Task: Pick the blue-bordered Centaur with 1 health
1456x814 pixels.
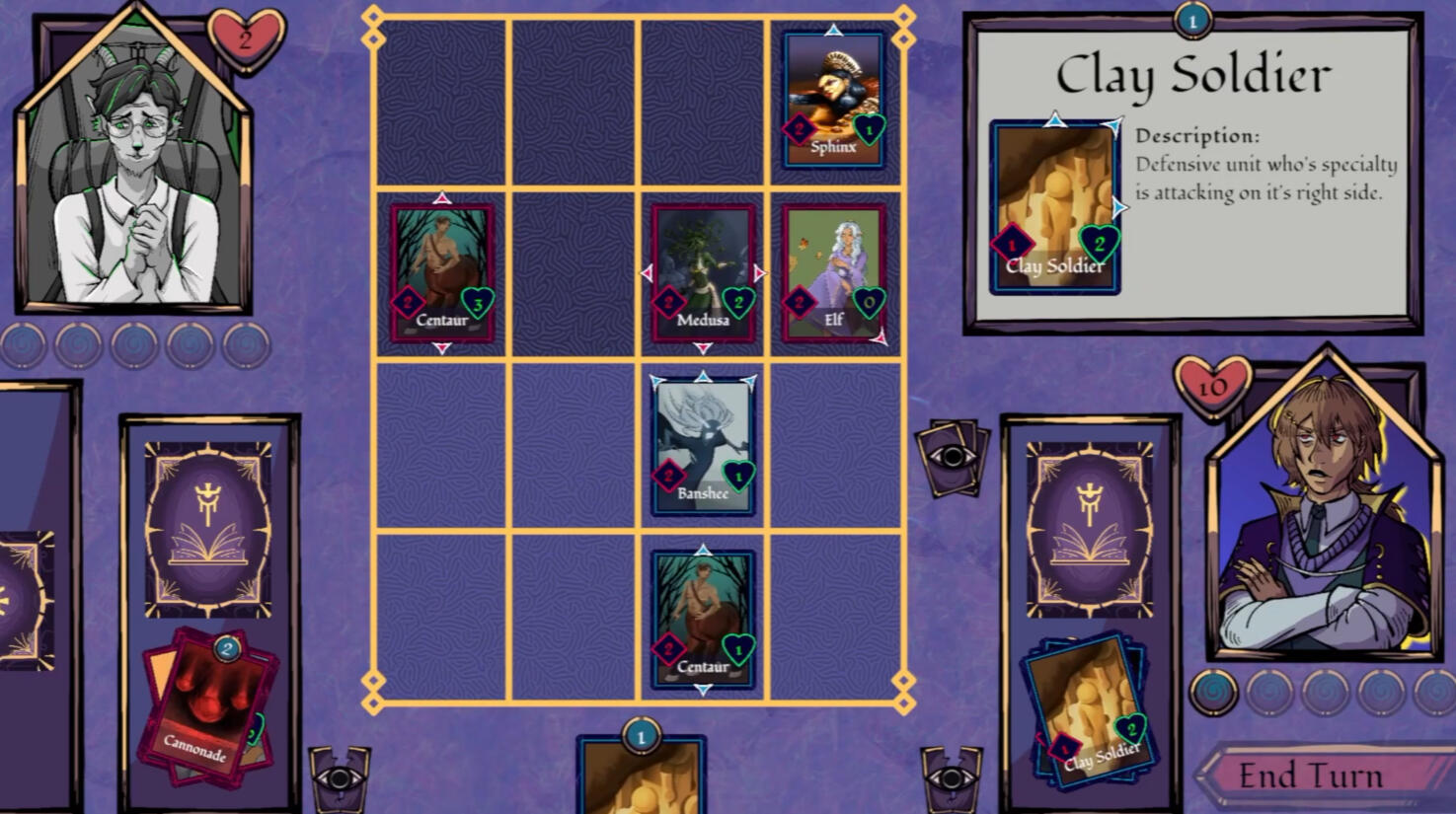Action: pos(703,620)
